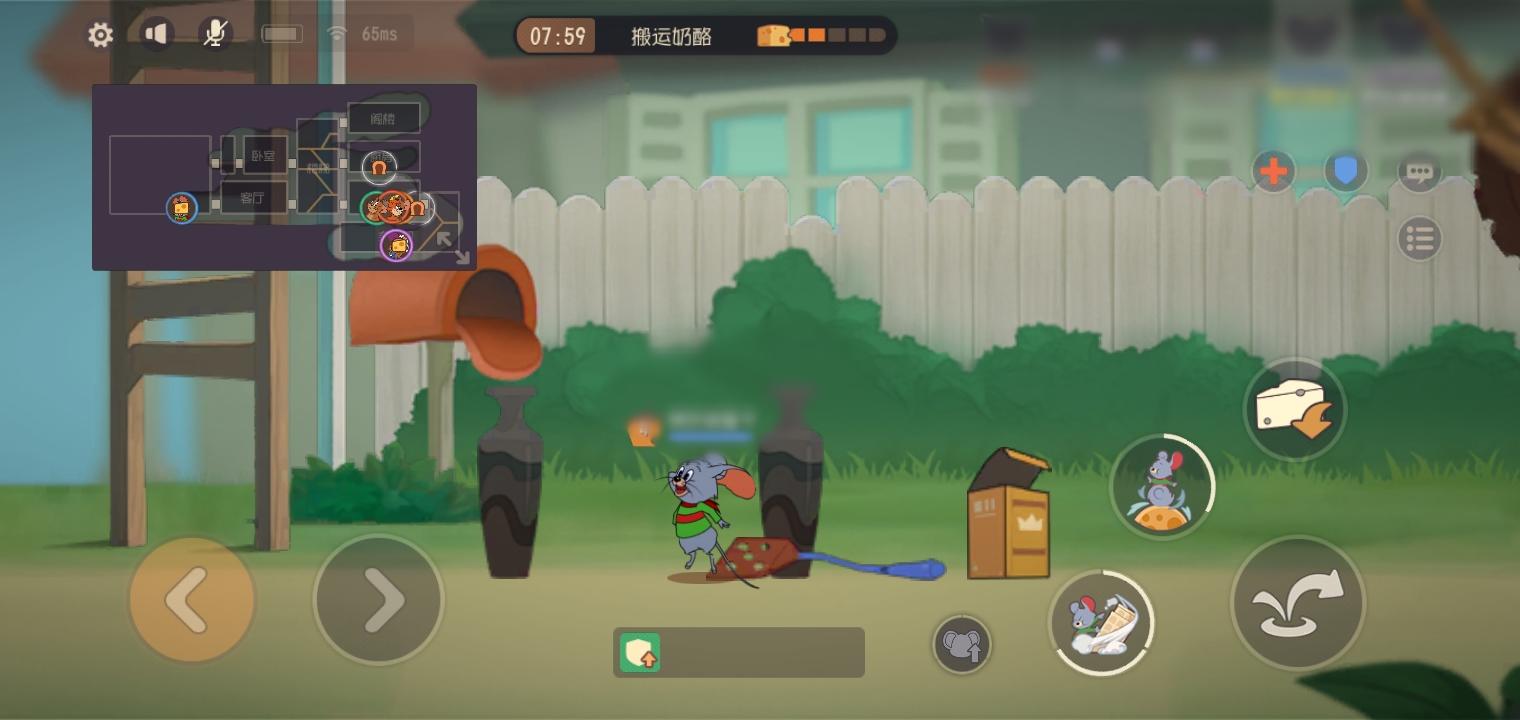Image resolution: width=1520 pixels, height=720 pixels.
Task: Tap the right movement arrow
Action: pos(380,599)
